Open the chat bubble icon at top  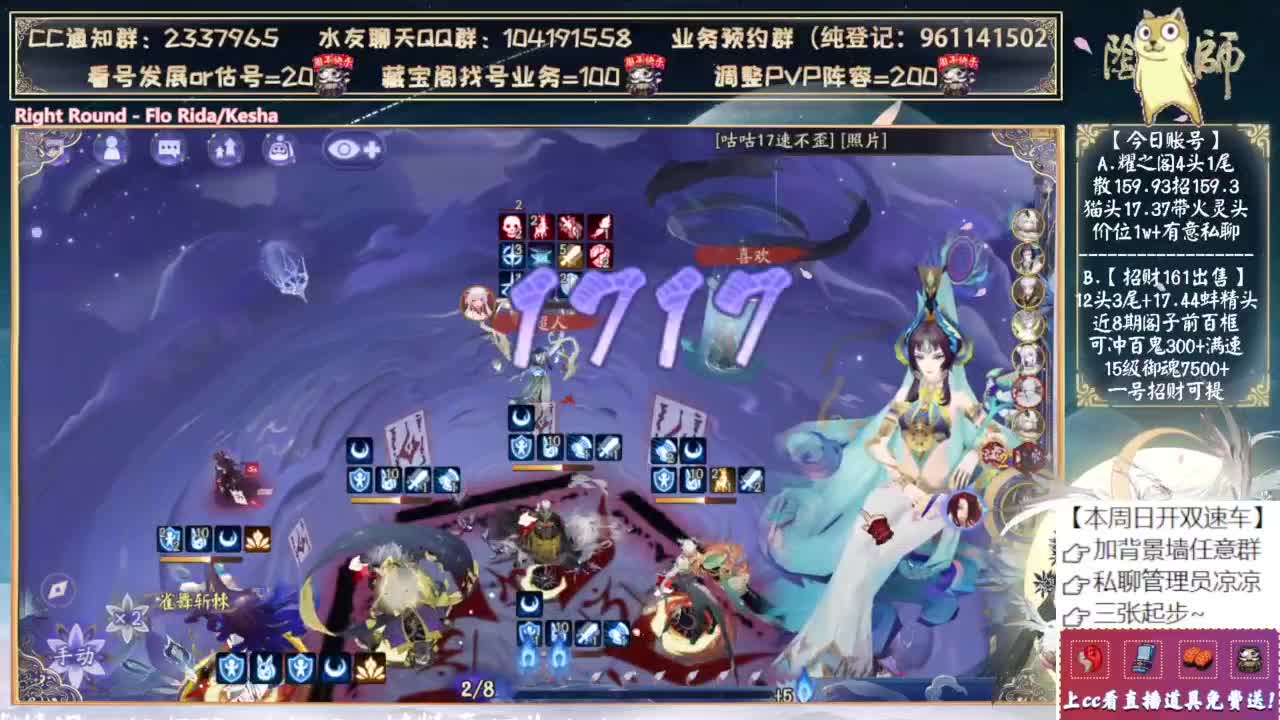pos(169,149)
